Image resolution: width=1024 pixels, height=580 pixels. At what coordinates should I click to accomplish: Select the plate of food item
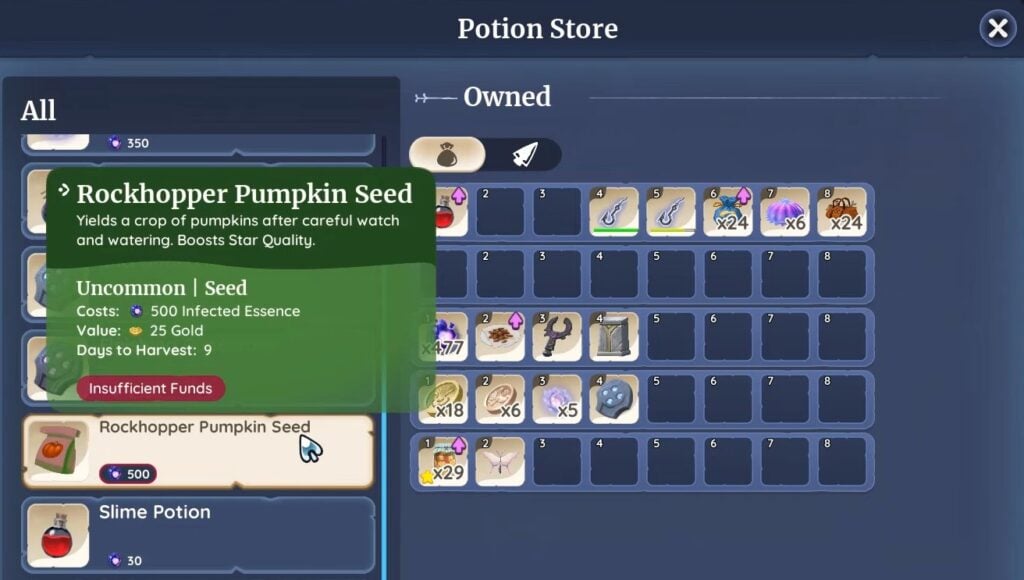[x=500, y=336]
